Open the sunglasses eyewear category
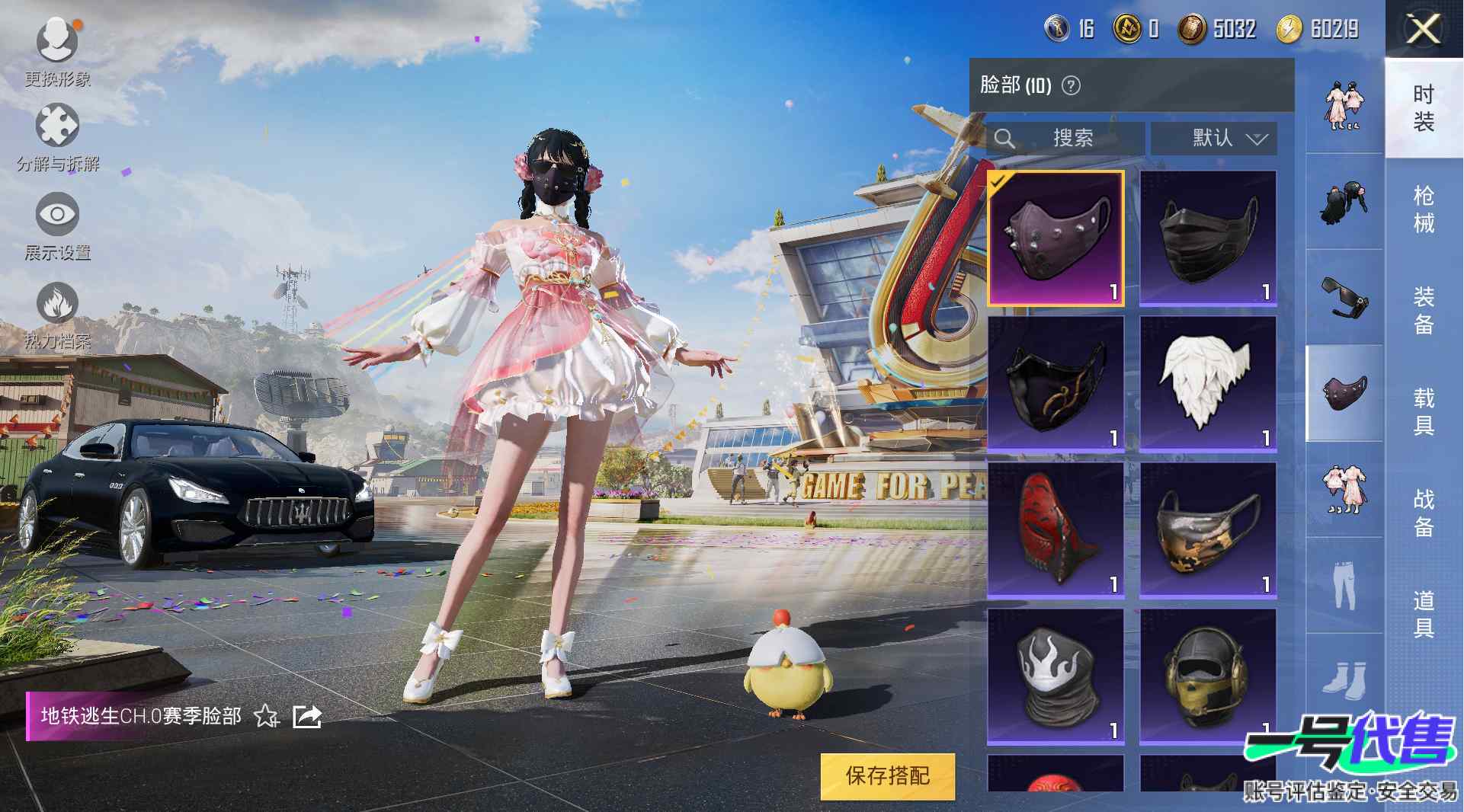The height and width of the screenshot is (812, 1464). [1344, 297]
